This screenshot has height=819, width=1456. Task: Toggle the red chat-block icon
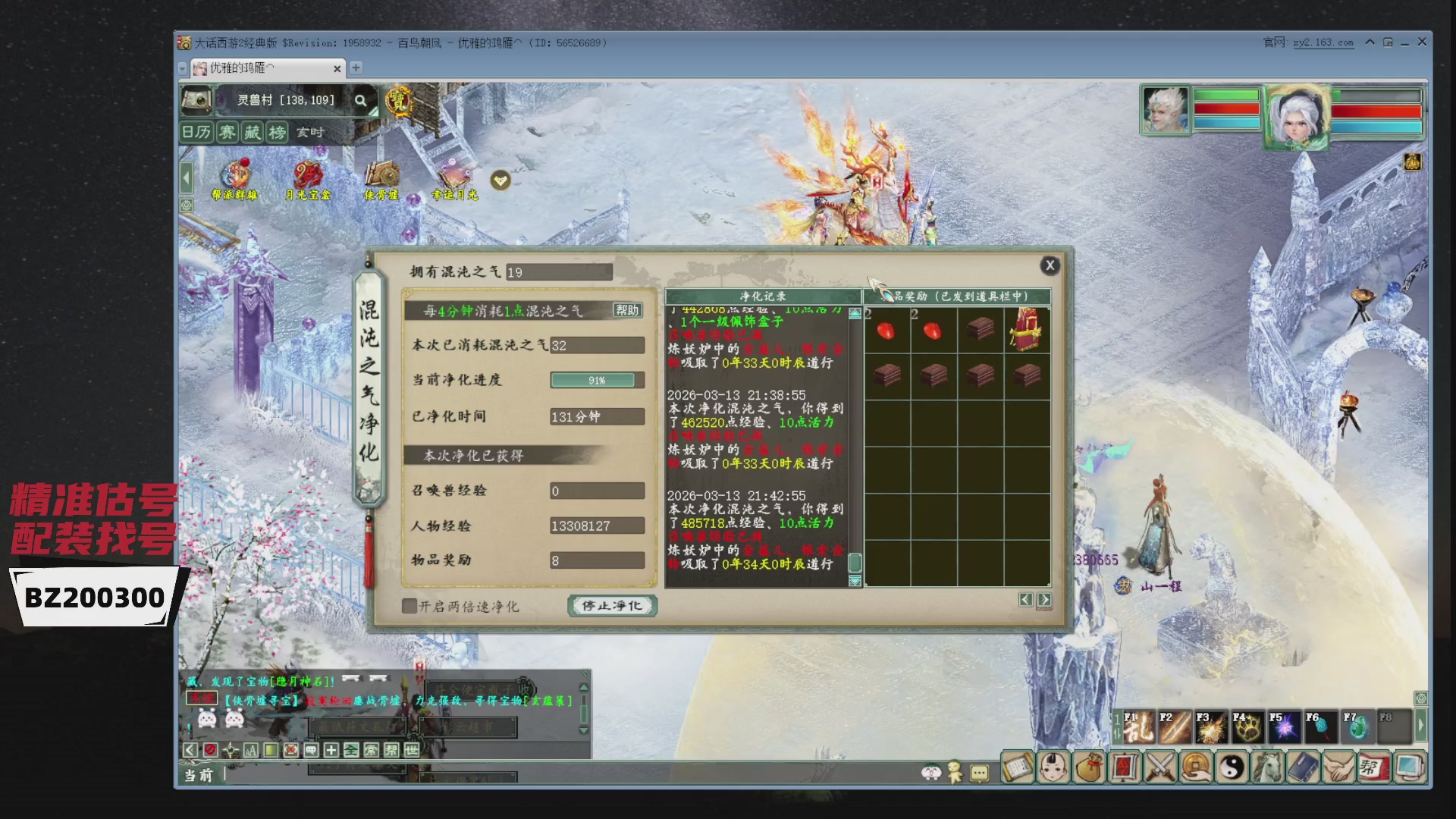pos(210,750)
